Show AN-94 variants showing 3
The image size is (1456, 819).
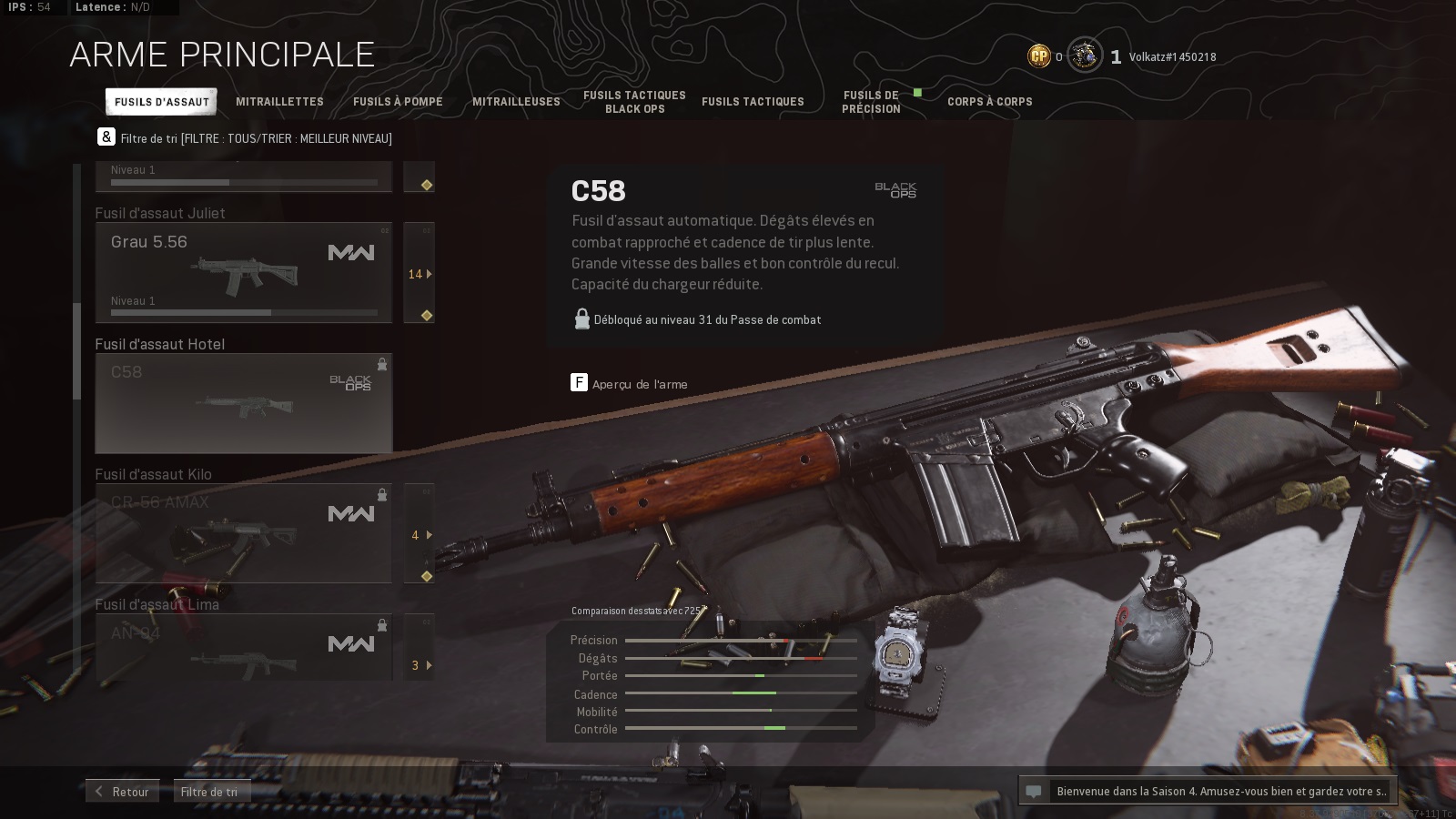pos(419,665)
